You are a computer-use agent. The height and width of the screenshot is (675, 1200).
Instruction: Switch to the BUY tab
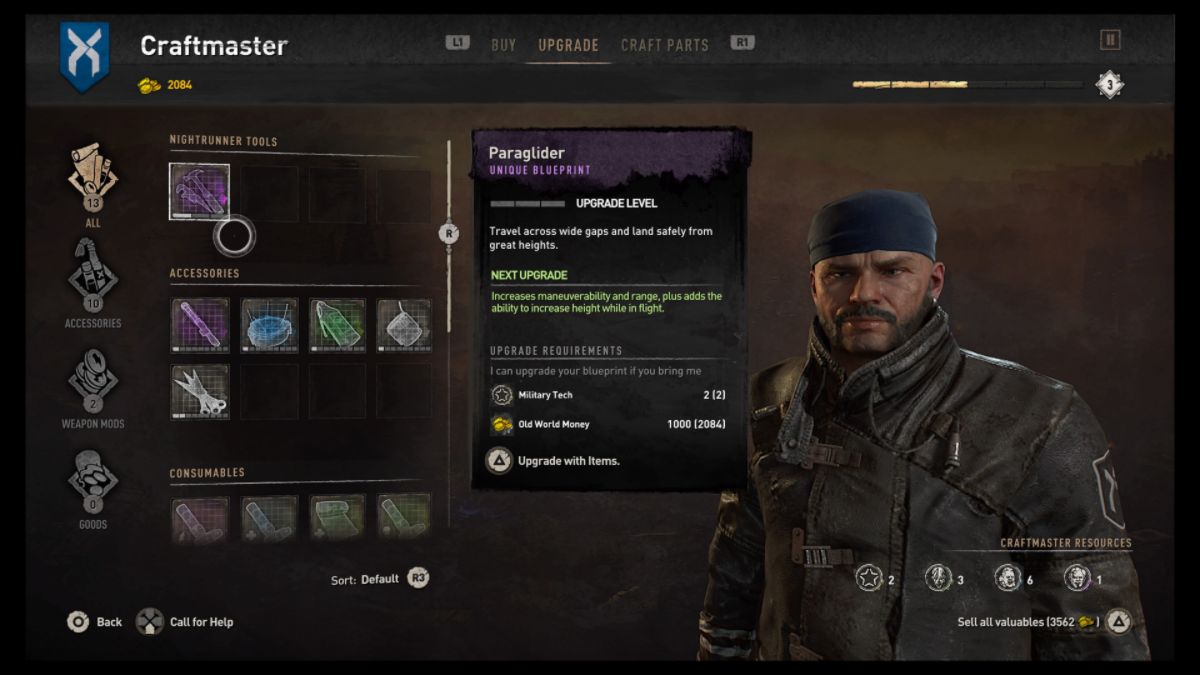[x=503, y=45]
